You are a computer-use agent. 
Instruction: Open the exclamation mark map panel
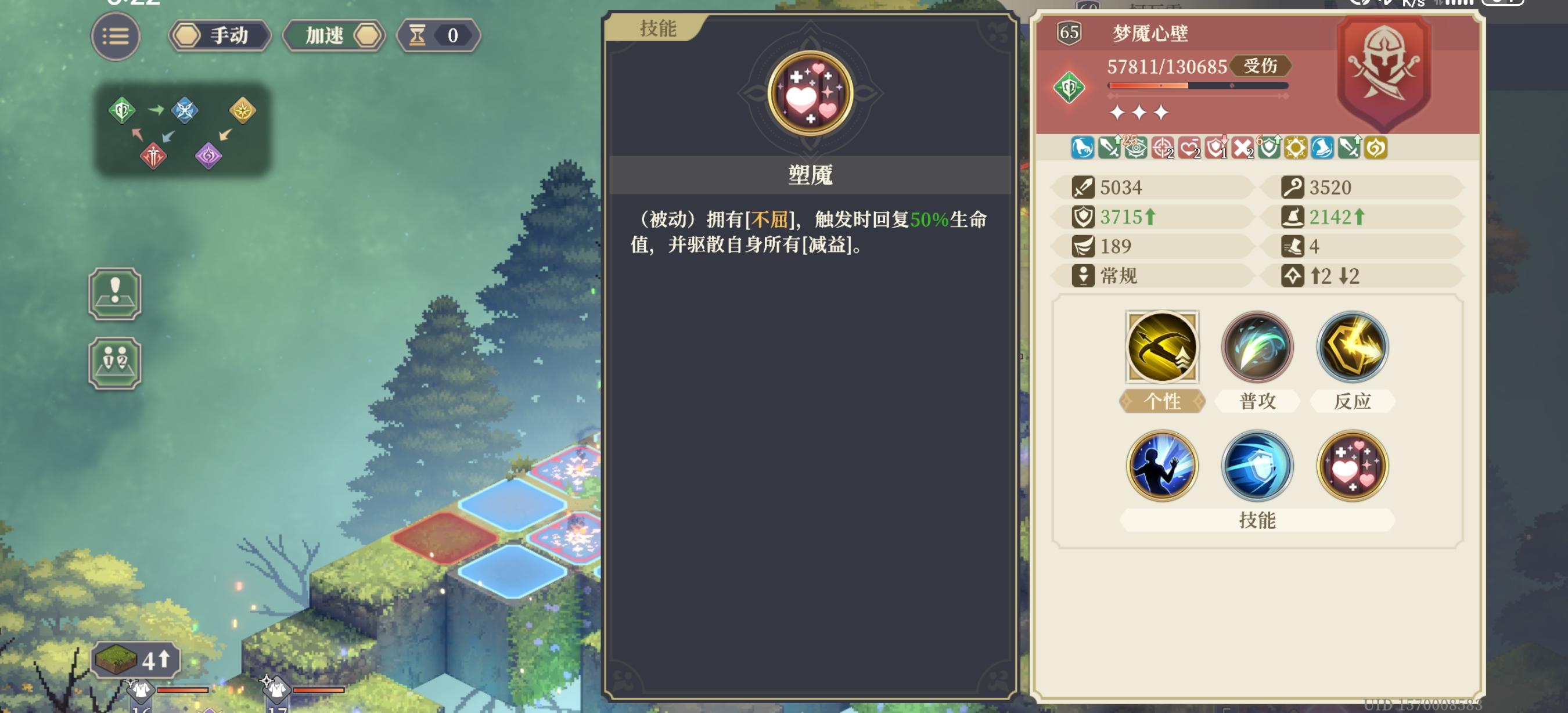114,294
